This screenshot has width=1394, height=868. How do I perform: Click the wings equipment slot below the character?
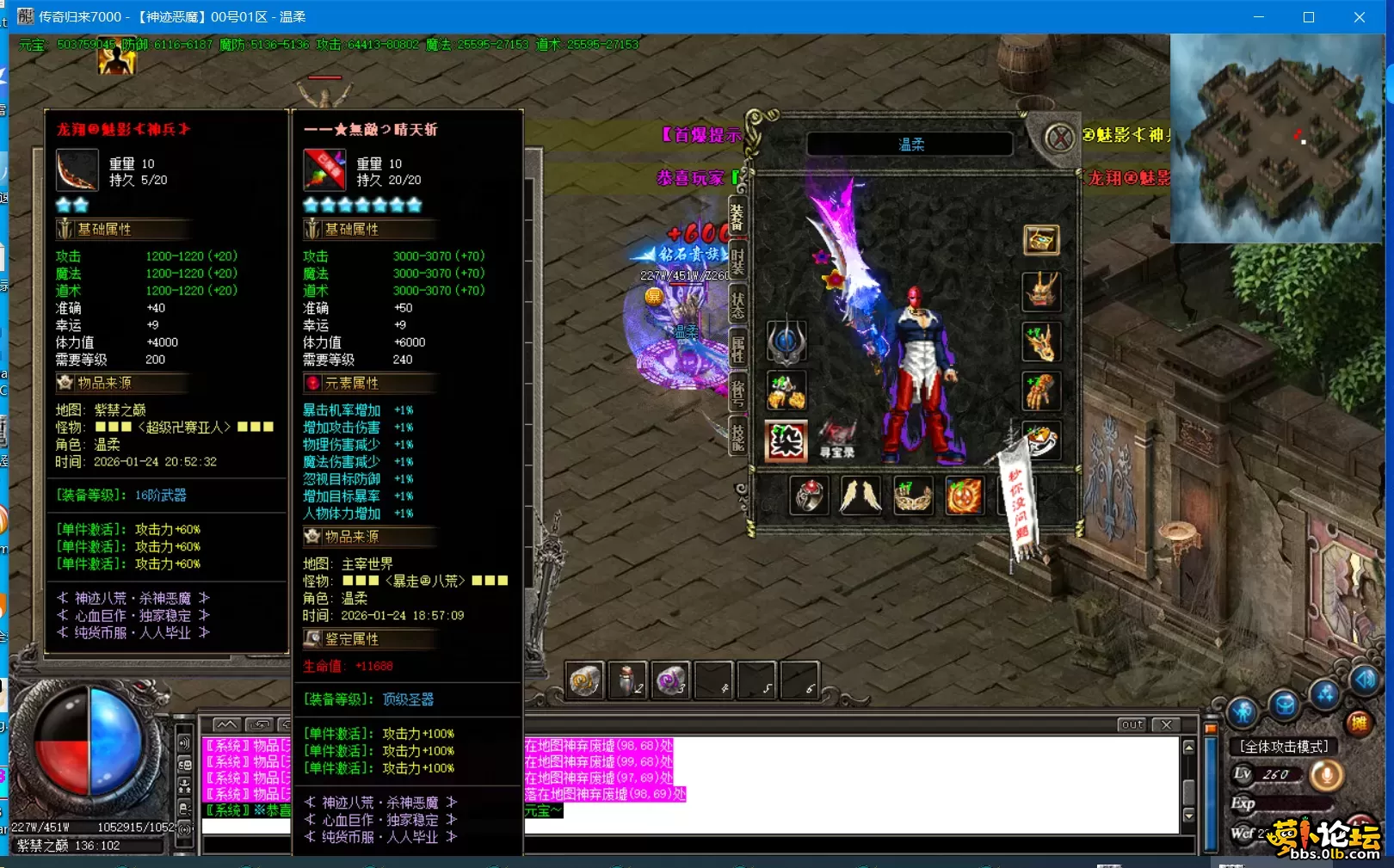click(x=860, y=497)
